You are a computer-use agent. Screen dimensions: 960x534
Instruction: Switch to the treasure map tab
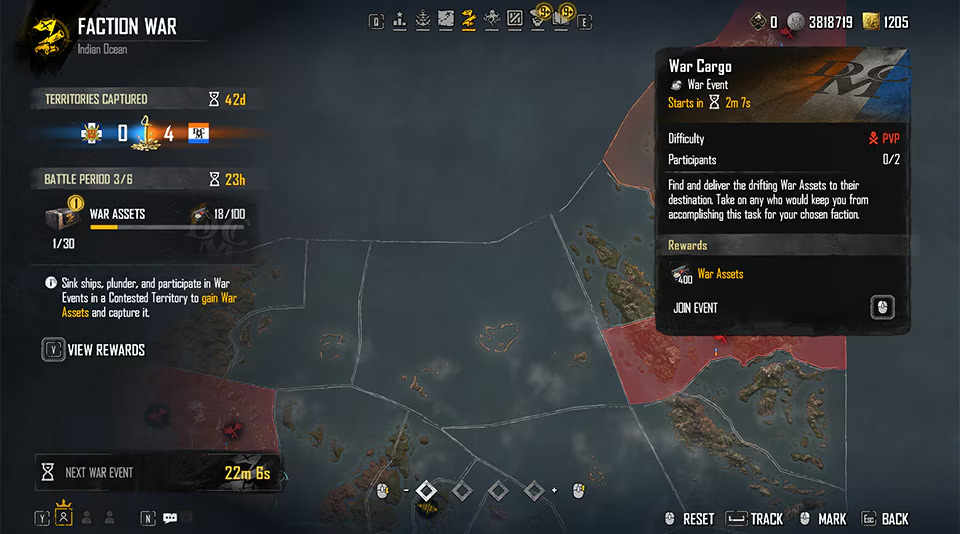coord(446,18)
